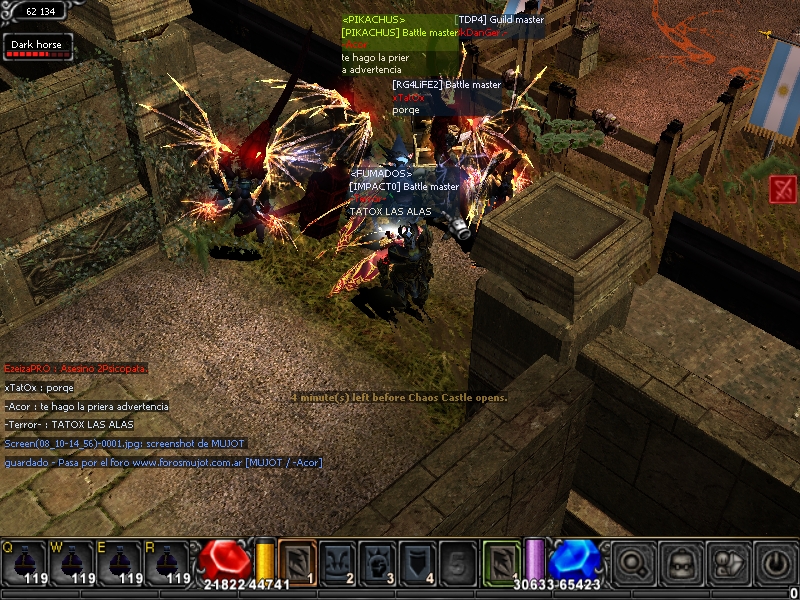Open the green-bordered active skill selector
The image size is (800, 600).
(503, 560)
